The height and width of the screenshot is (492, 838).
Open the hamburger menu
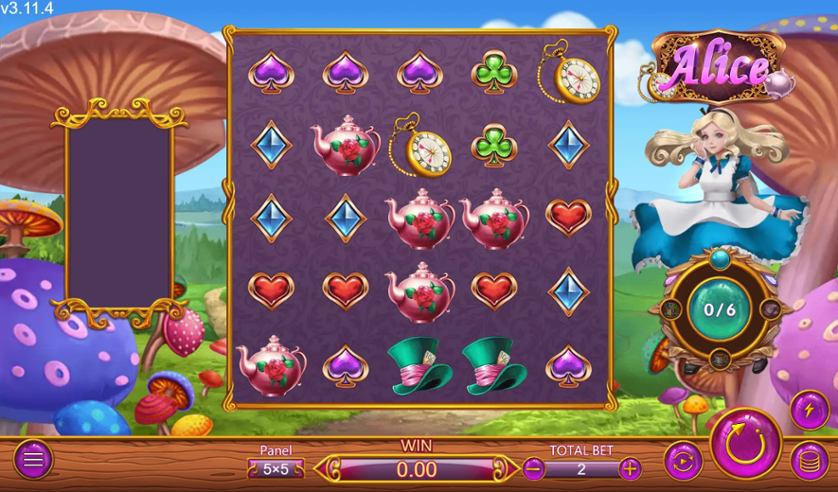pos(33,461)
